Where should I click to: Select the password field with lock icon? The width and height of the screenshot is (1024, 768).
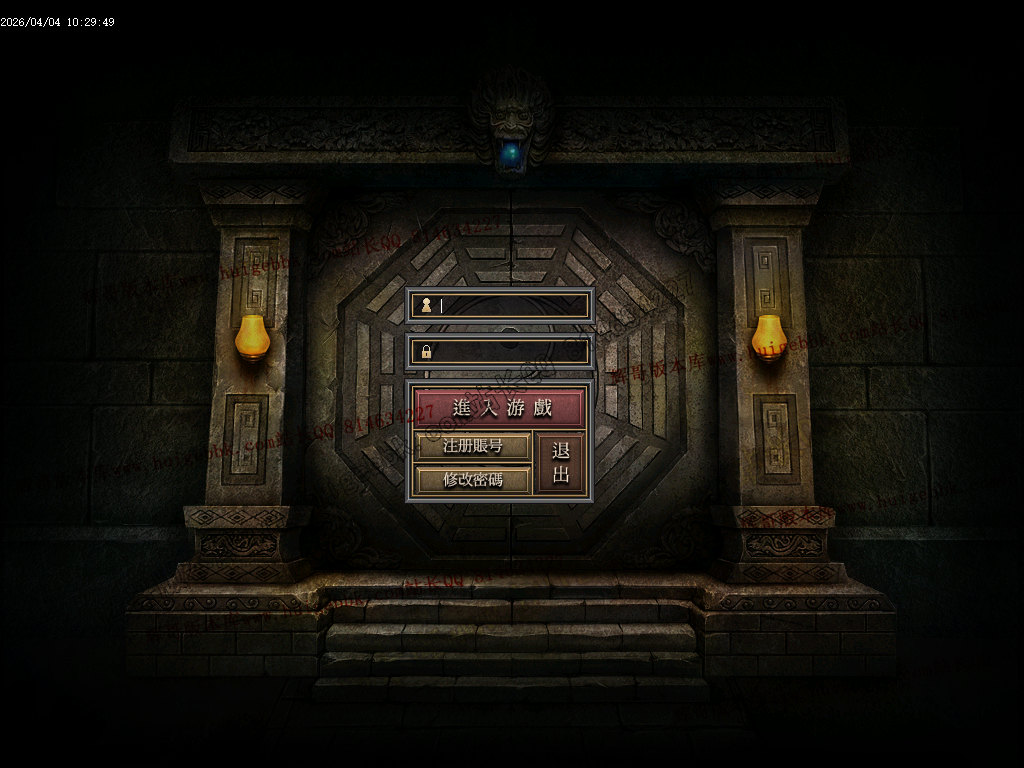[x=510, y=351]
